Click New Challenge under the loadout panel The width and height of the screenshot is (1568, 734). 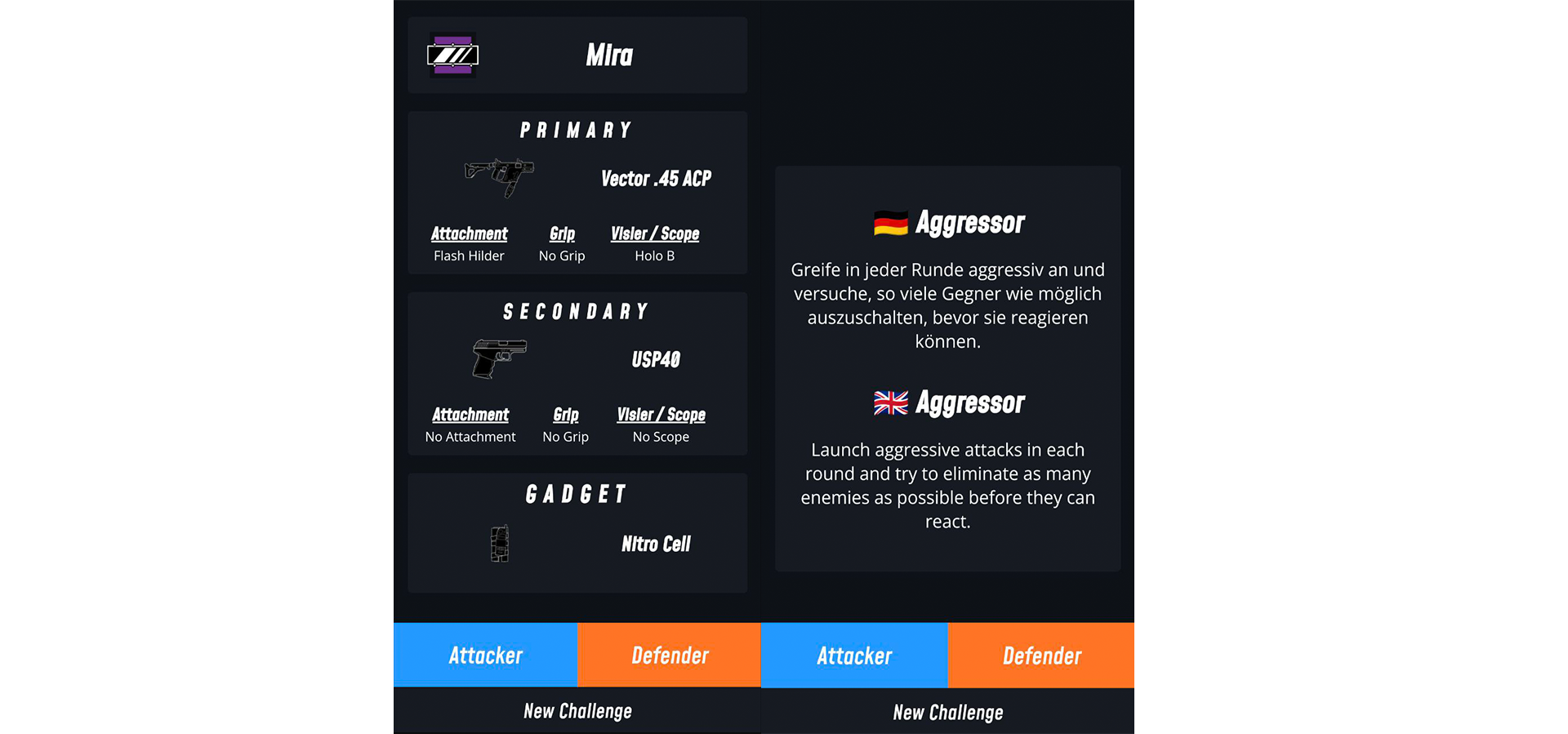point(577,710)
